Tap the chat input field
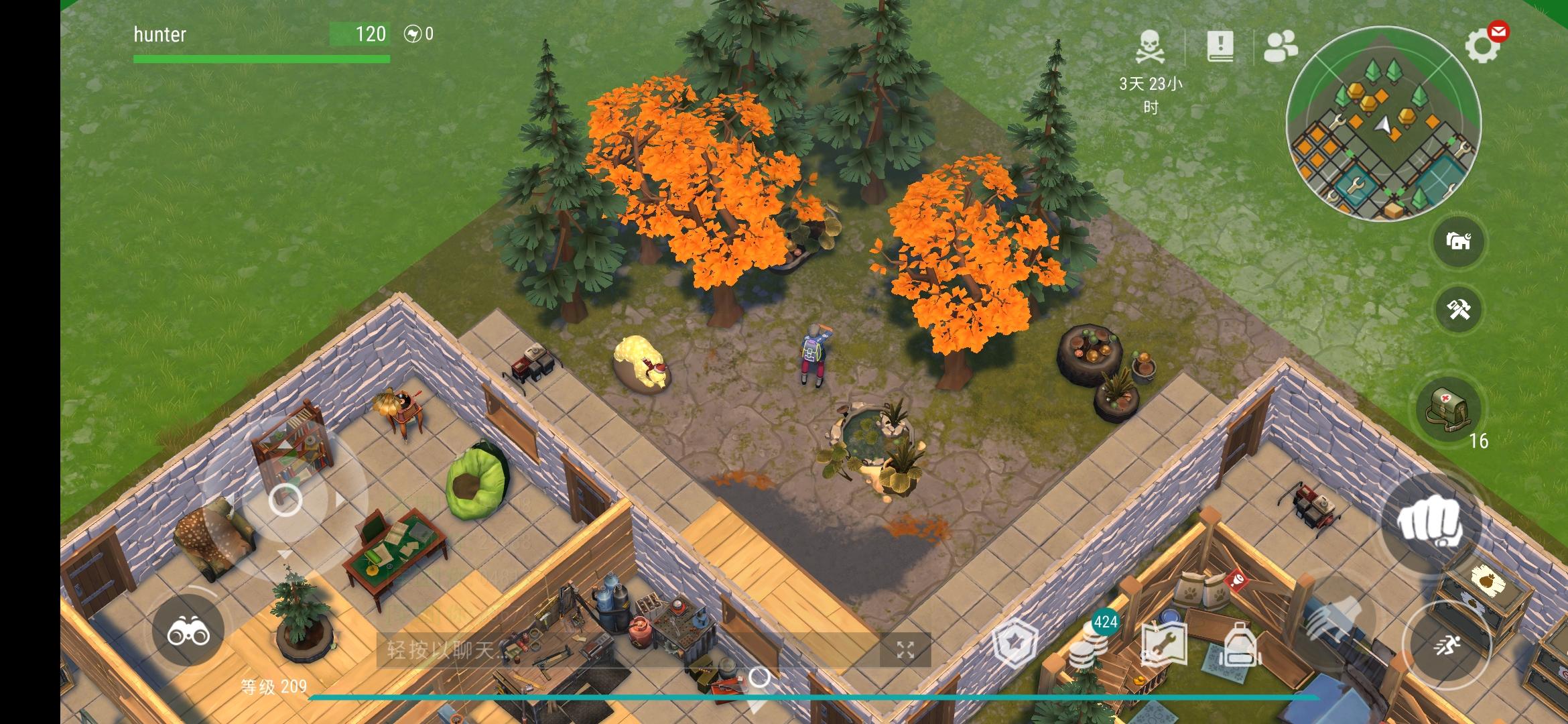 coord(630,649)
